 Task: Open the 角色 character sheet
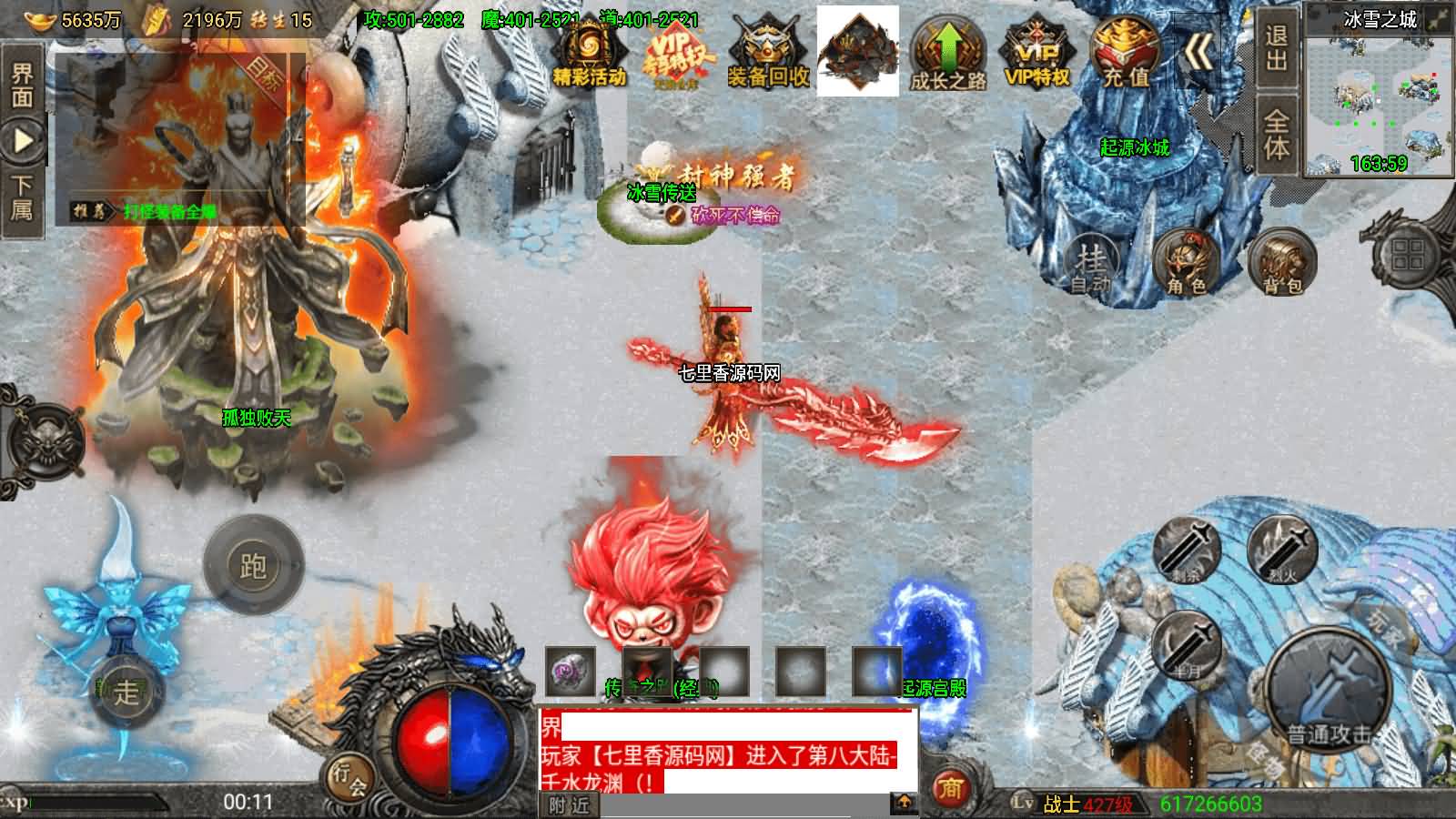[x=1186, y=262]
